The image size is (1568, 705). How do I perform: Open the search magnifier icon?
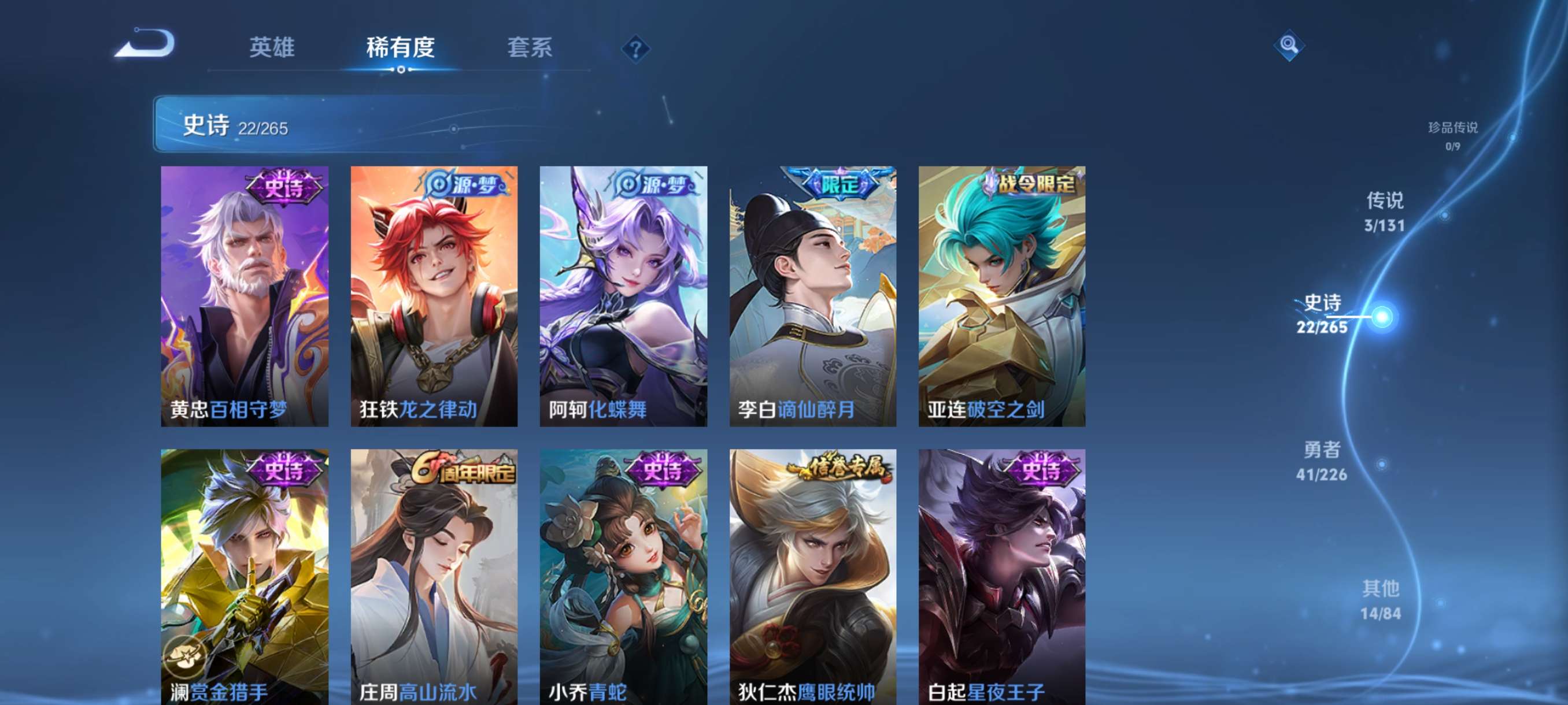[x=1290, y=44]
